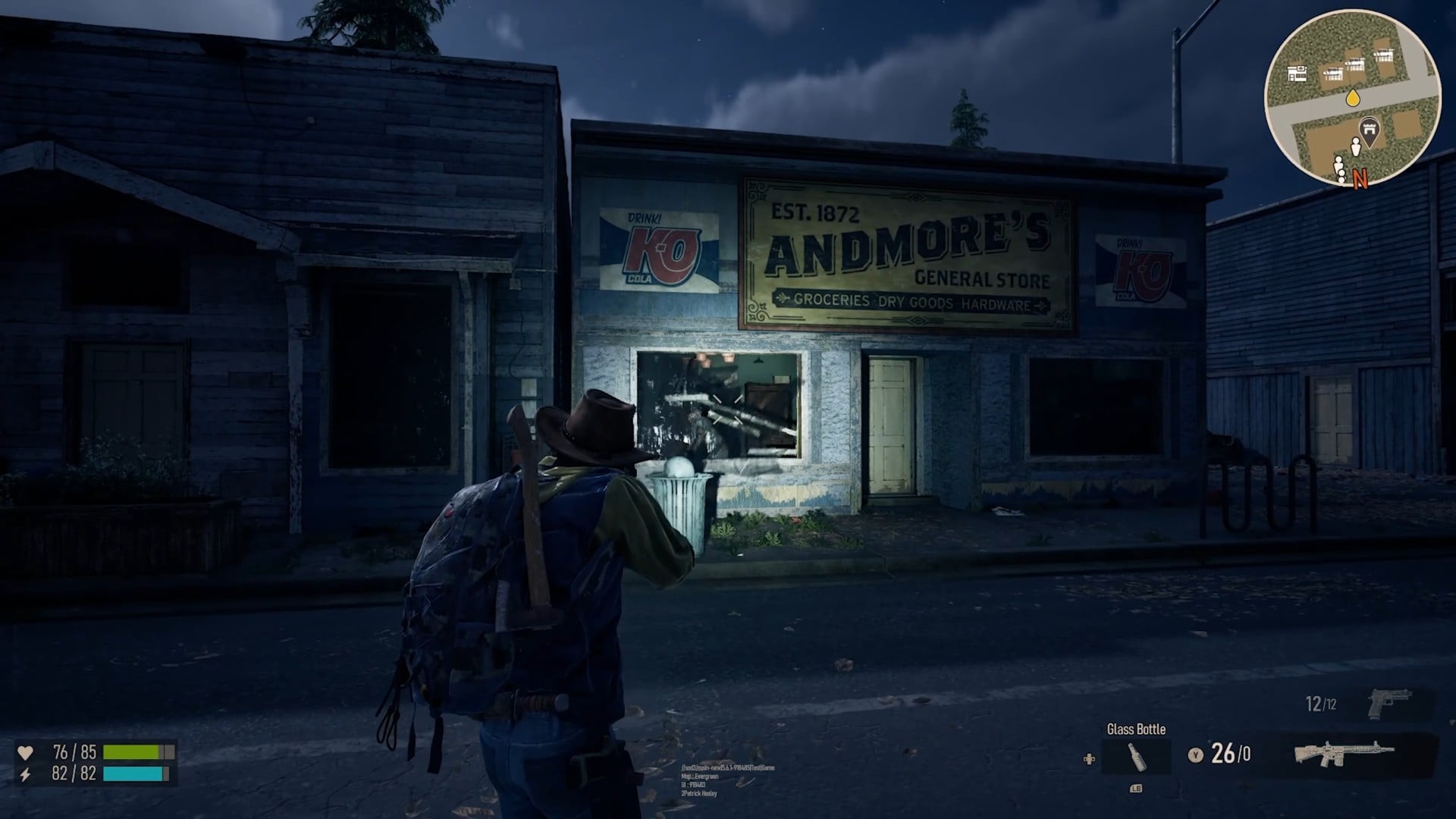Click the Glass Bottle item label
Image resolution: width=1456 pixels, height=819 pixels.
(1136, 728)
